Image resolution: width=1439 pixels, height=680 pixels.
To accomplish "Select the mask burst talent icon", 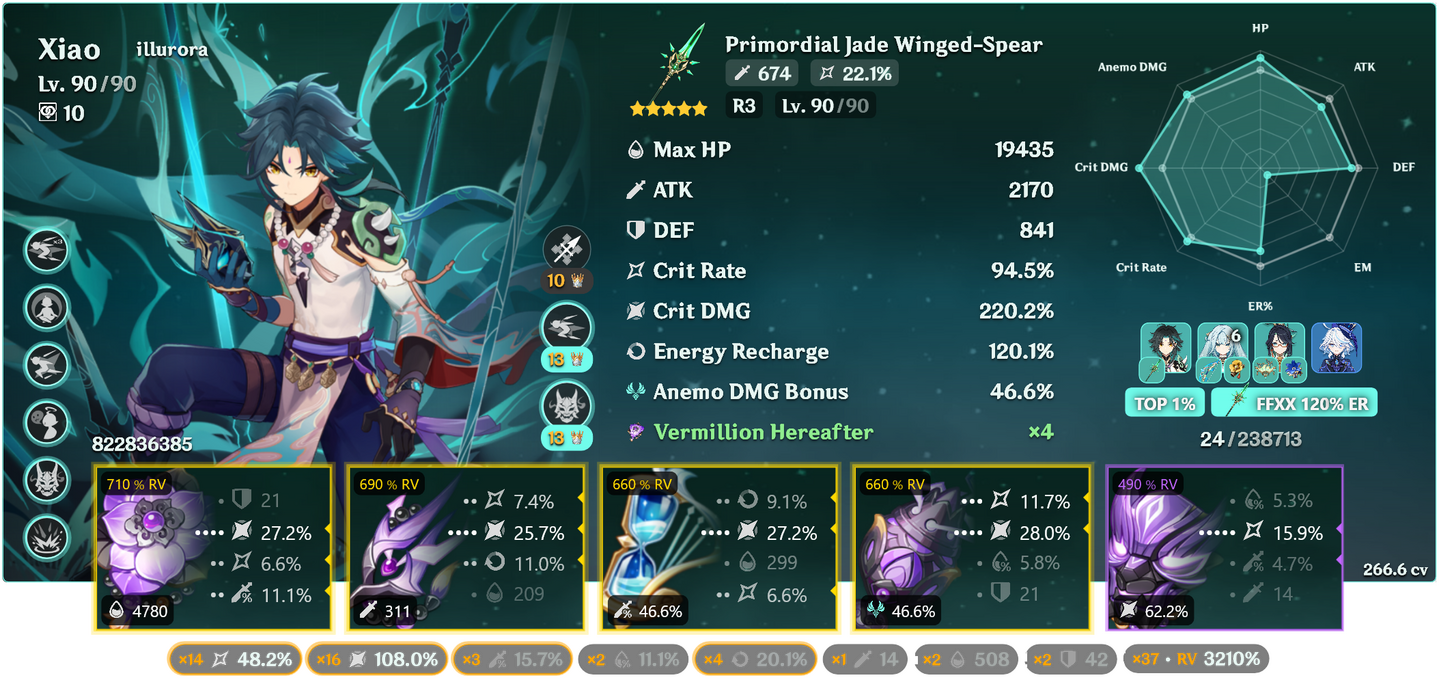I will coord(567,406).
